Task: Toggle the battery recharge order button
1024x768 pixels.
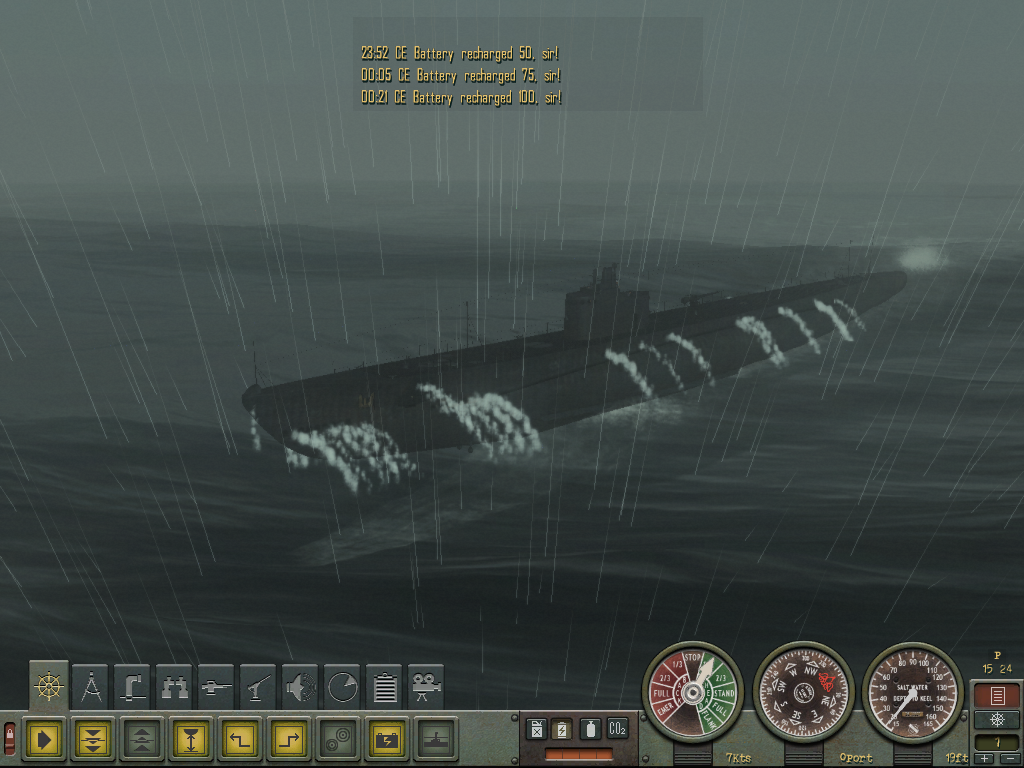Action: (x=386, y=739)
